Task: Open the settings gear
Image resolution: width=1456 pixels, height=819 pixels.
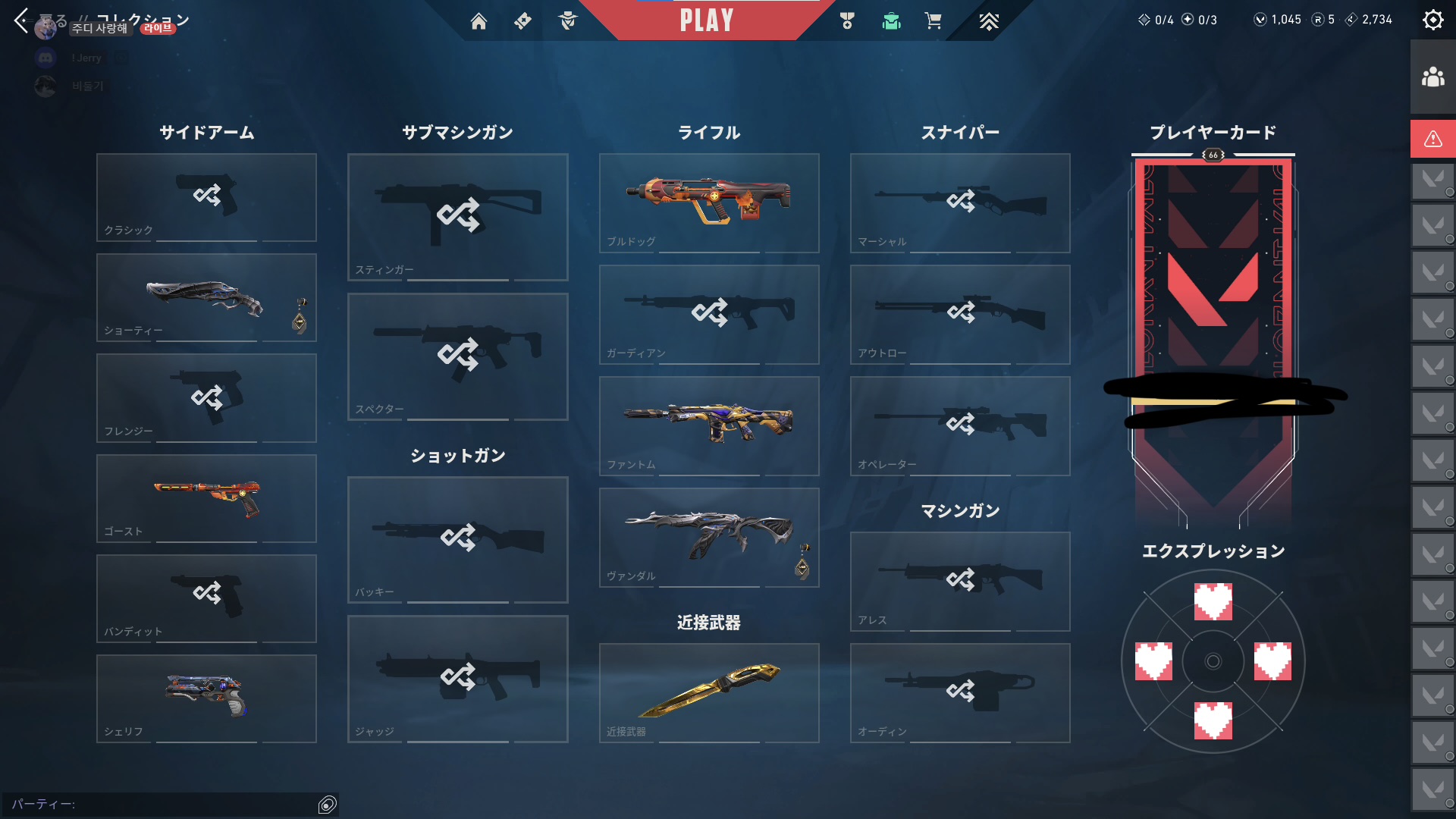Action: coord(1432,20)
